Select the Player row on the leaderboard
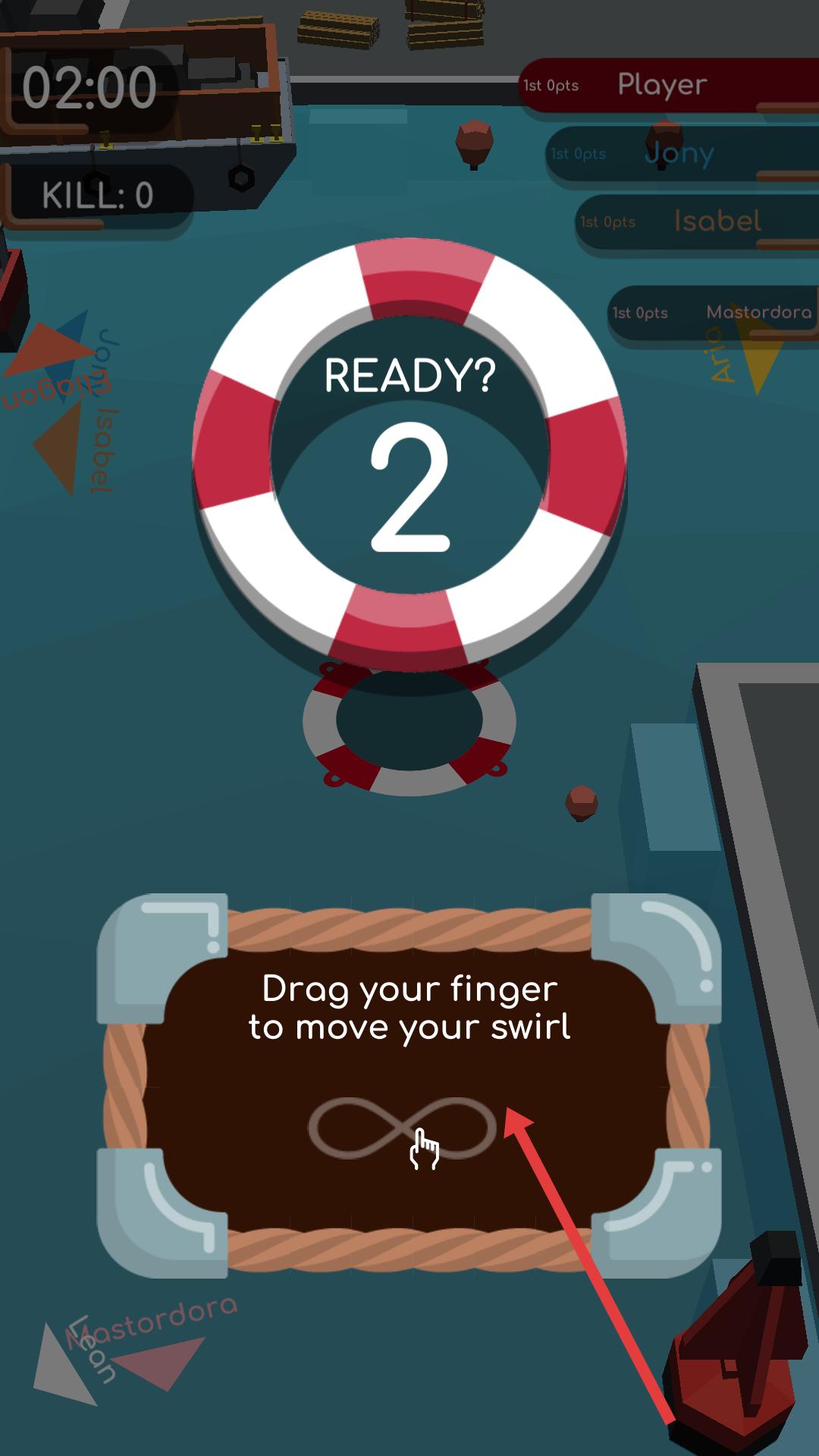Image resolution: width=819 pixels, height=1456 pixels. pyautogui.click(x=667, y=85)
